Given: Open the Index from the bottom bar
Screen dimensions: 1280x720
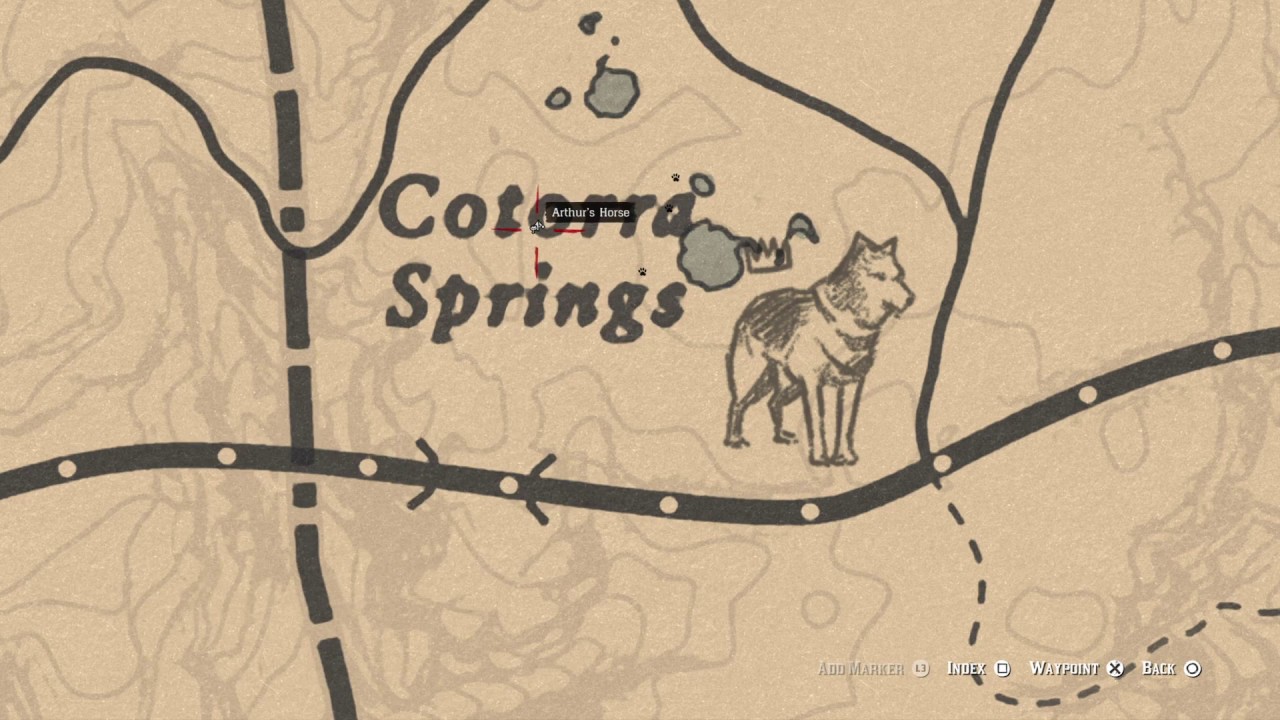Looking at the screenshot, I should click(967, 668).
